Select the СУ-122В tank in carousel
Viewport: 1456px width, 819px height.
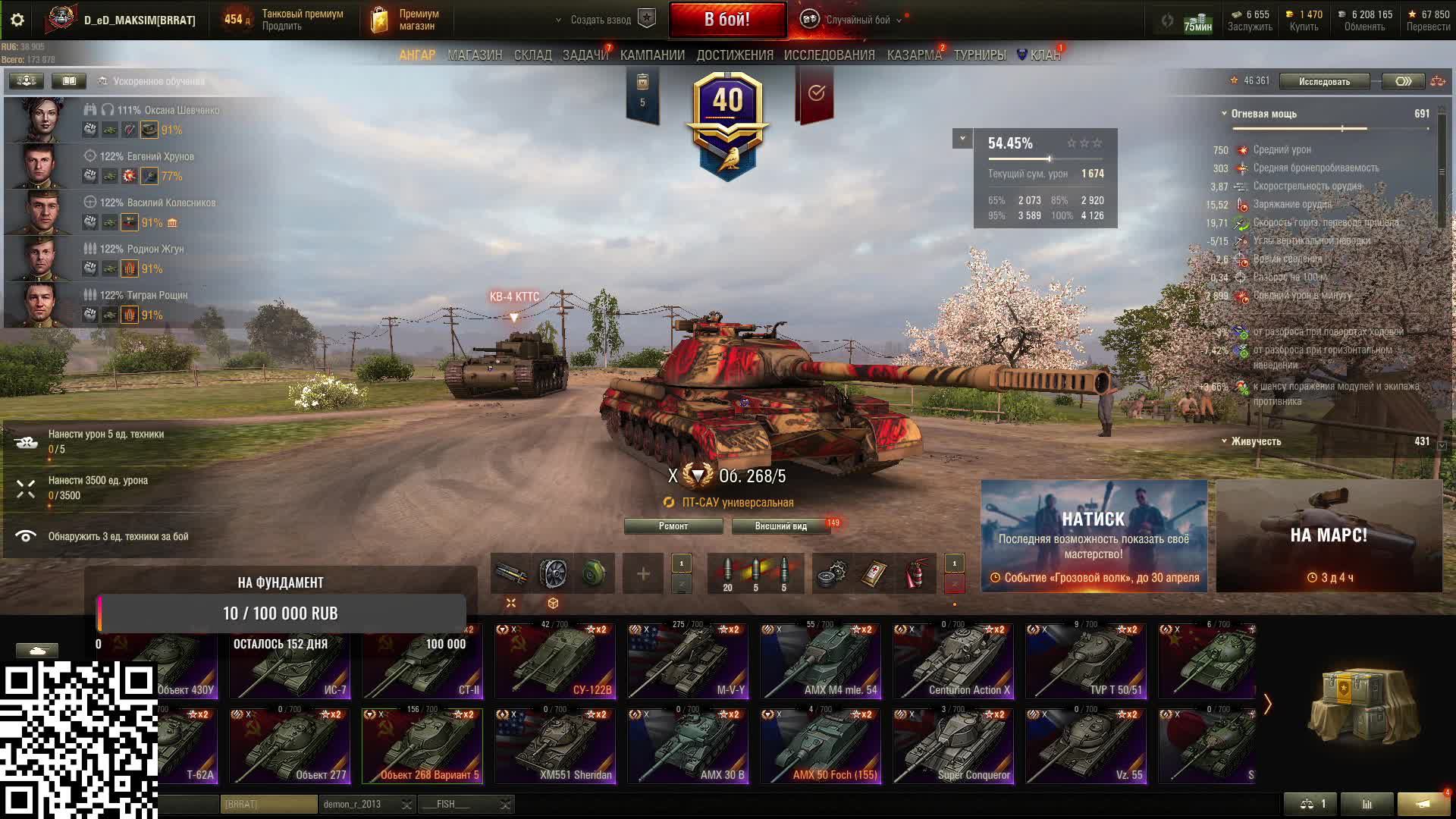coord(555,661)
